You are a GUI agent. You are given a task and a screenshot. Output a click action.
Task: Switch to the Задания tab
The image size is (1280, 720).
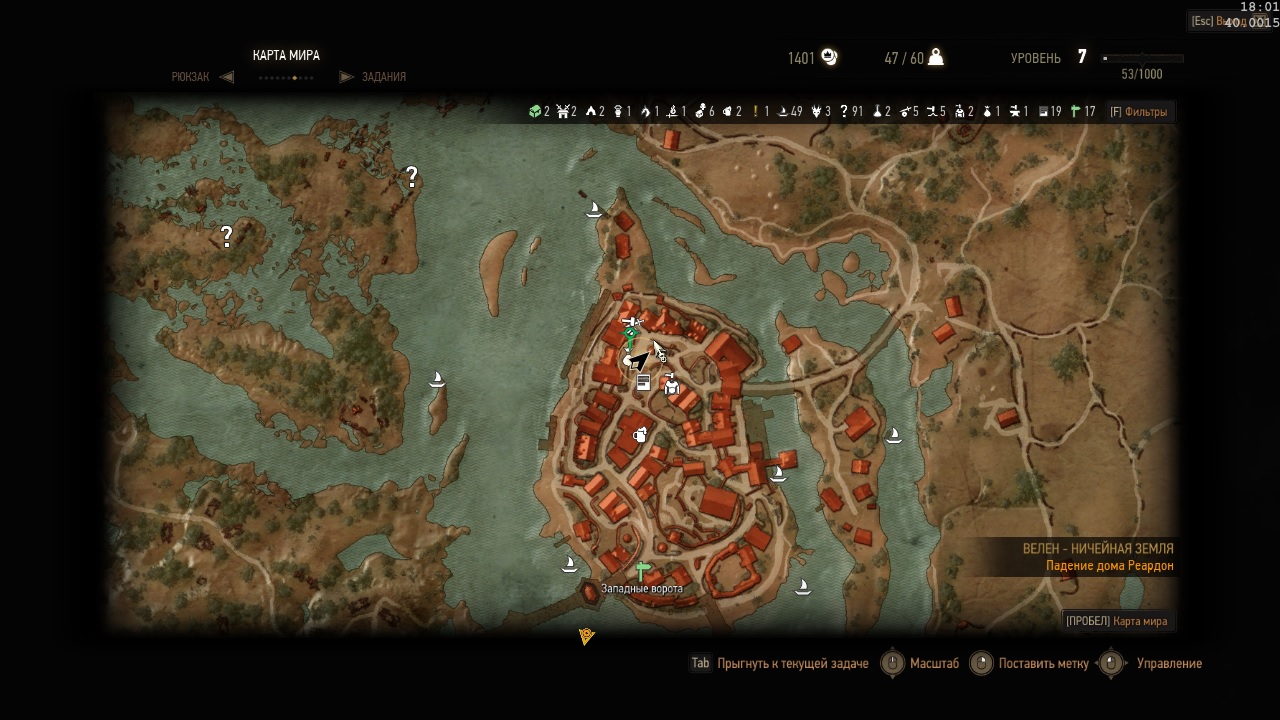click(383, 77)
